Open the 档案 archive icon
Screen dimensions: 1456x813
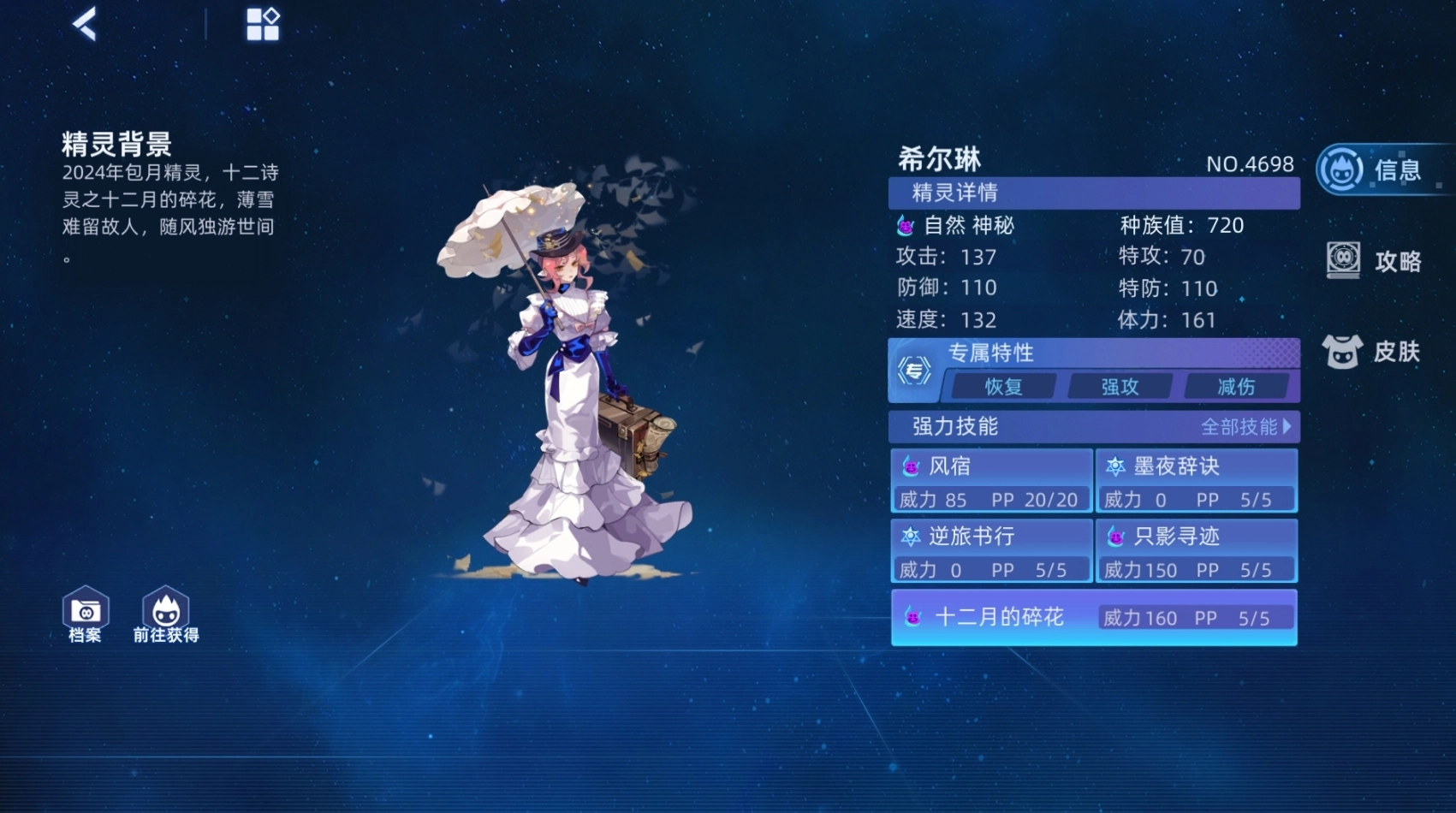pos(85,614)
